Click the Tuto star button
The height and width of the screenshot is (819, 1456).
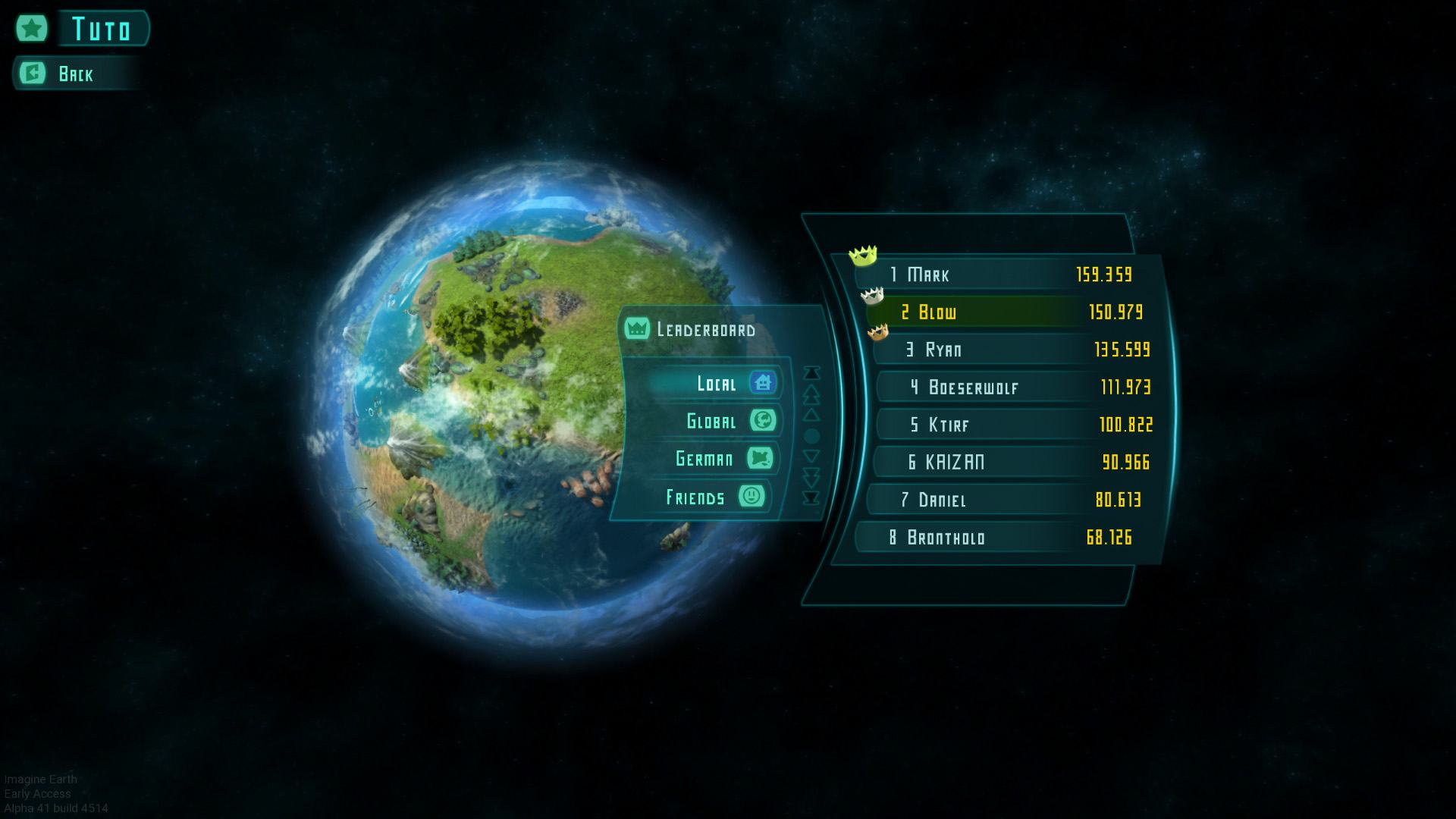32,29
